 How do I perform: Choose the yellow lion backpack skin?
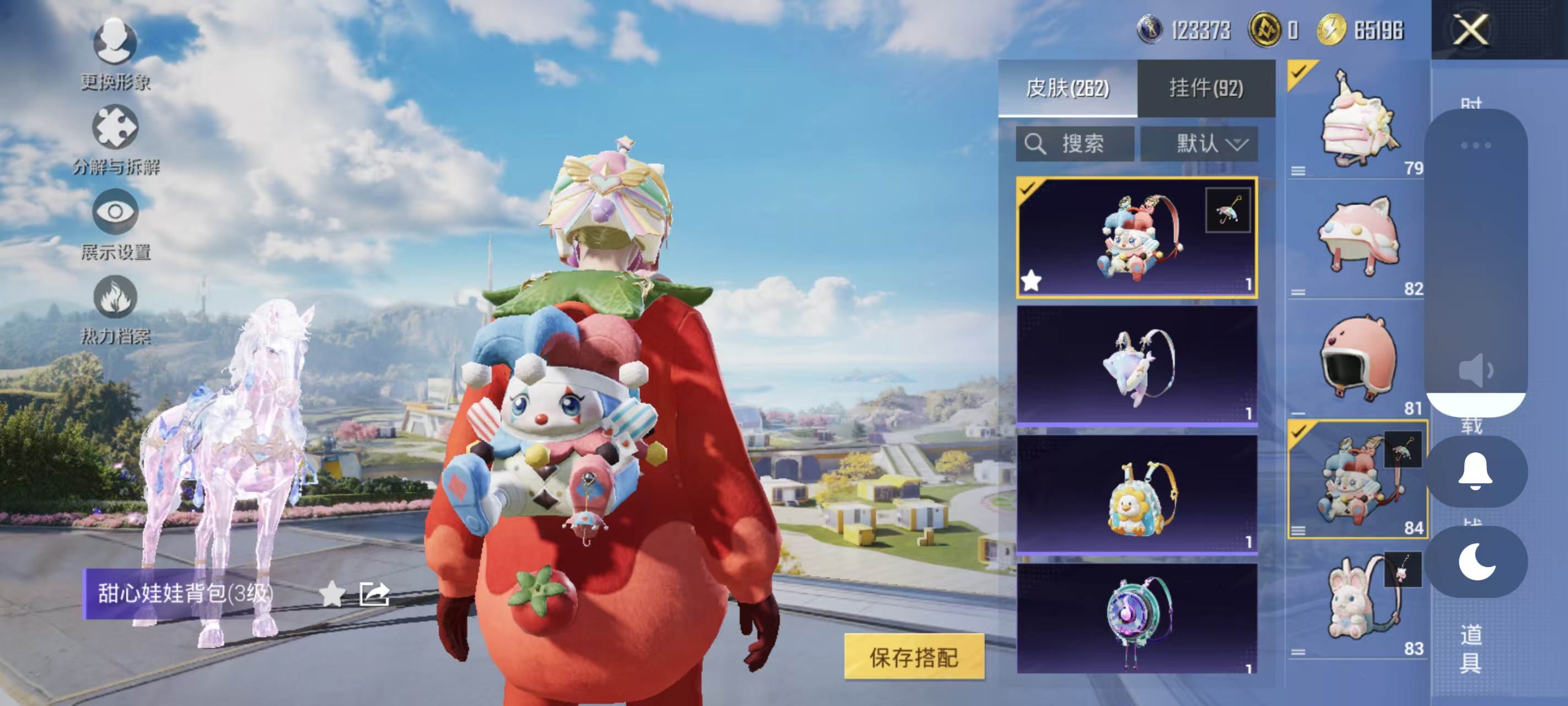pos(1136,495)
